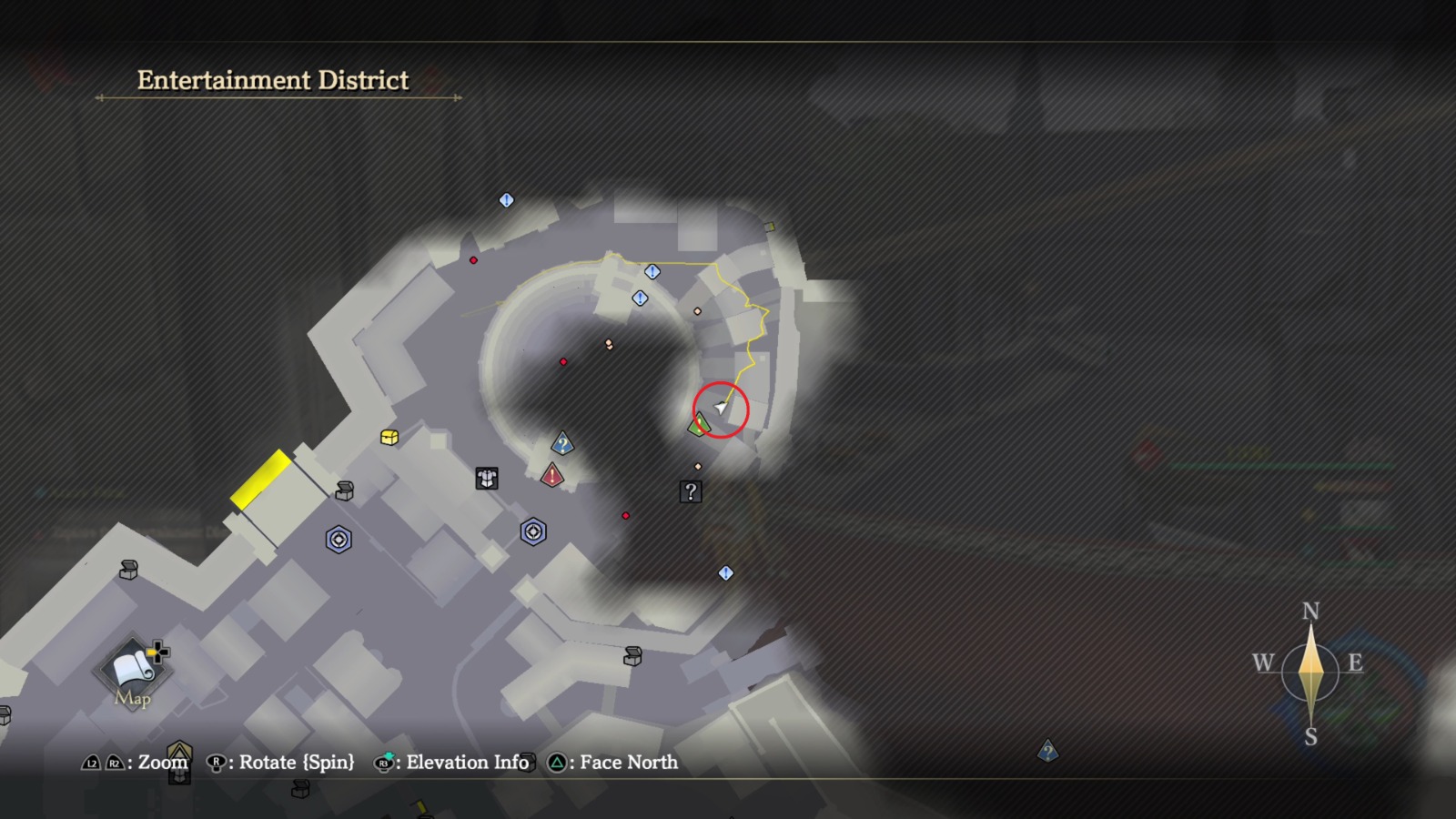
Task: Click the blue hexagonal emblem marker on main street
Action: (338, 539)
